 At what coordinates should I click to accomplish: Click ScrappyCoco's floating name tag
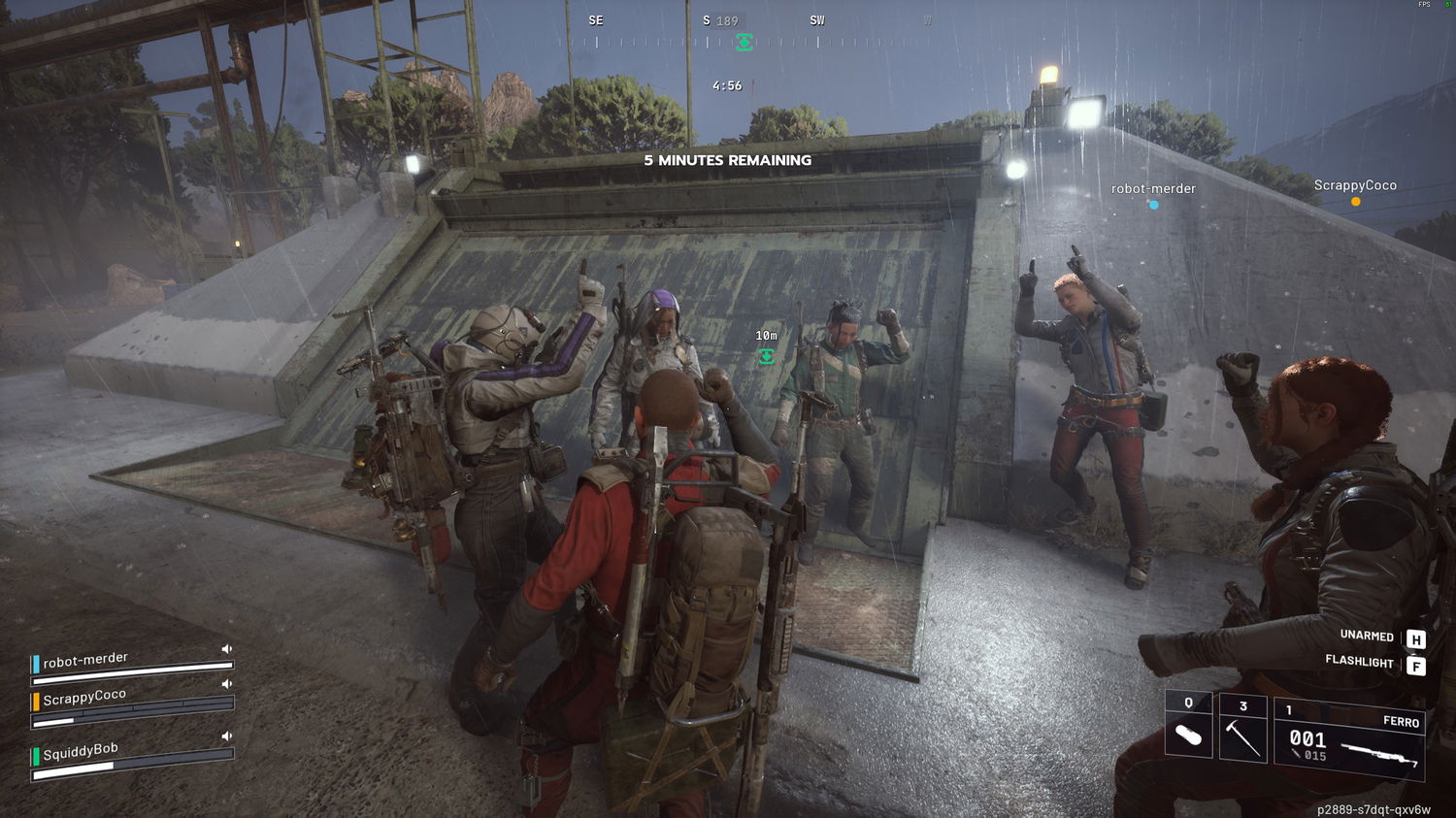tap(1355, 184)
